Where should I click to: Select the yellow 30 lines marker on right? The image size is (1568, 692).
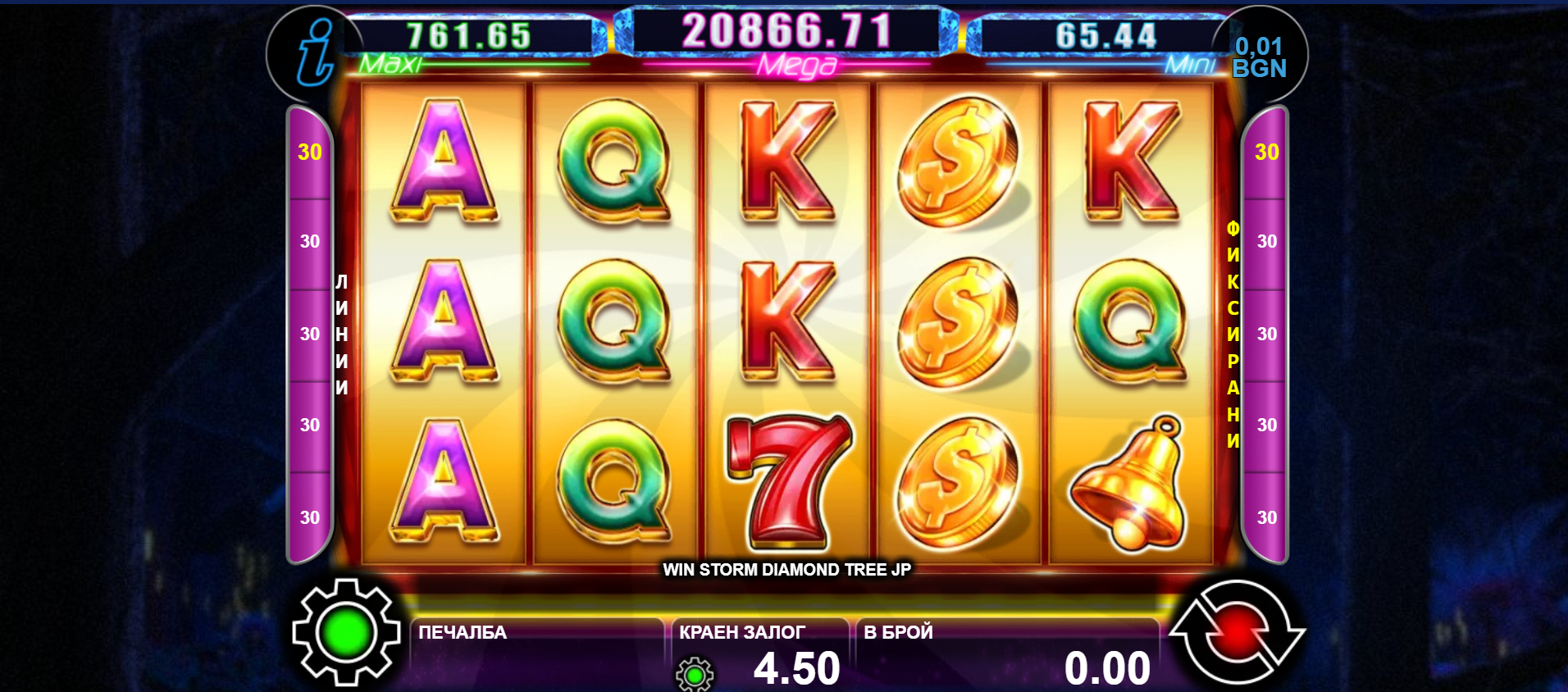tap(1266, 153)
